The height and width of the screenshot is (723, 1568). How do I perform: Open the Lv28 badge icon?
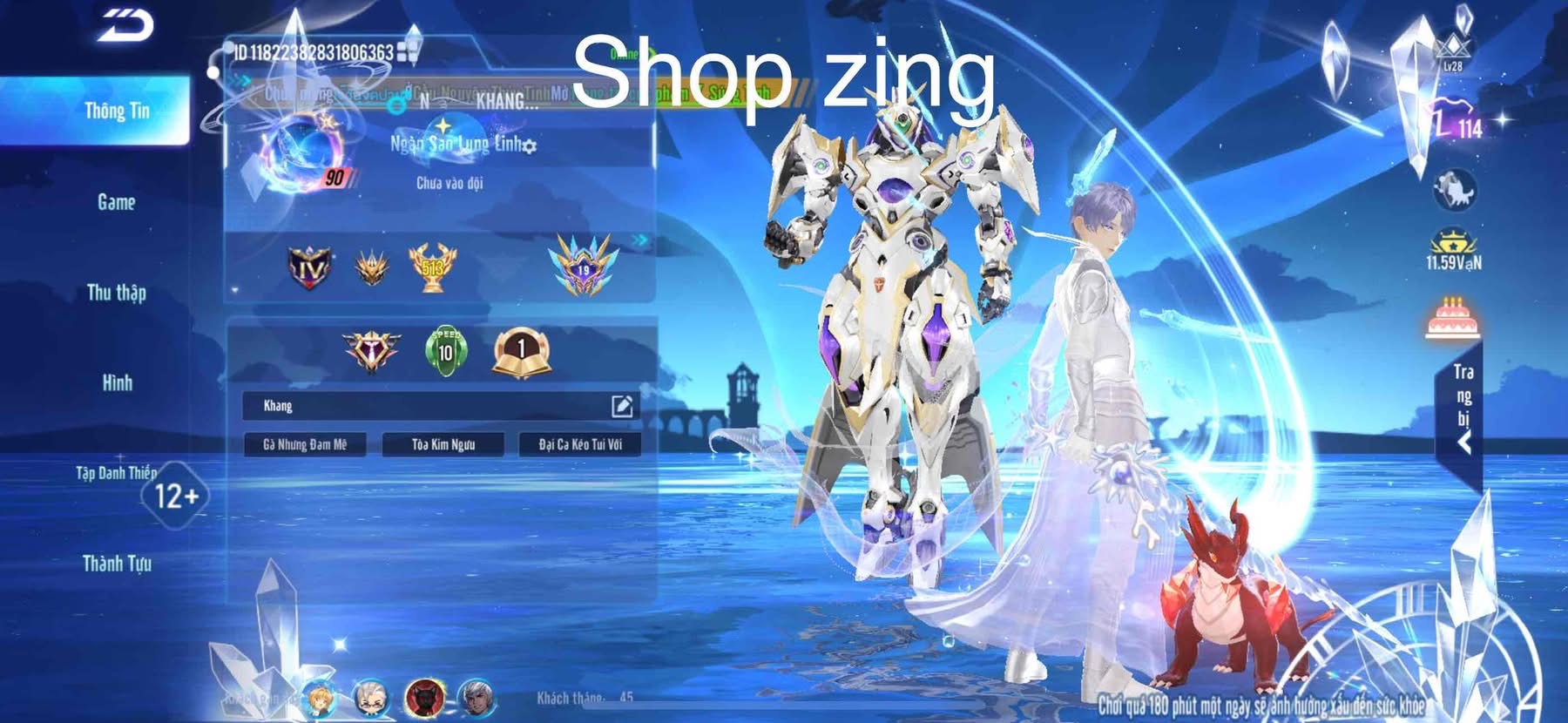(1452, 52)
